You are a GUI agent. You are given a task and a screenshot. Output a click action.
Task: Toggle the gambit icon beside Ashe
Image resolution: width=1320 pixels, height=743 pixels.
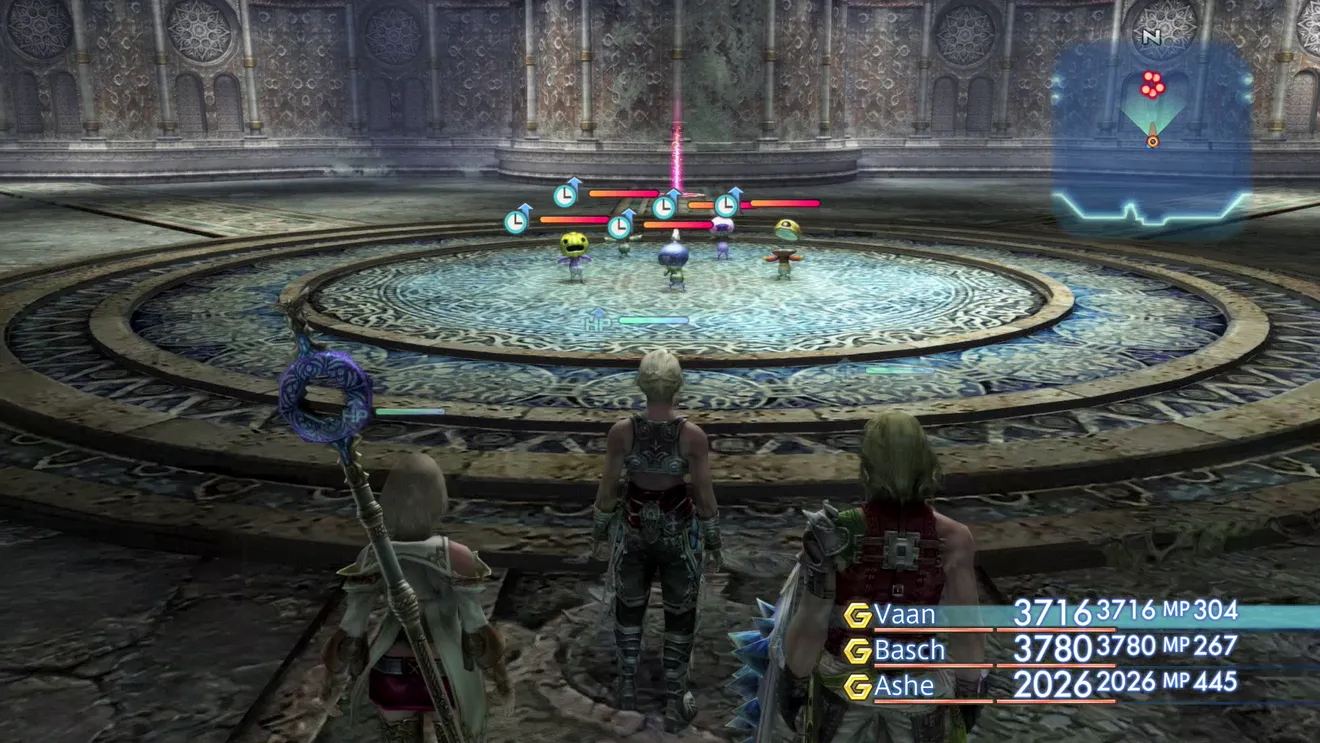[x=857, y=687]
